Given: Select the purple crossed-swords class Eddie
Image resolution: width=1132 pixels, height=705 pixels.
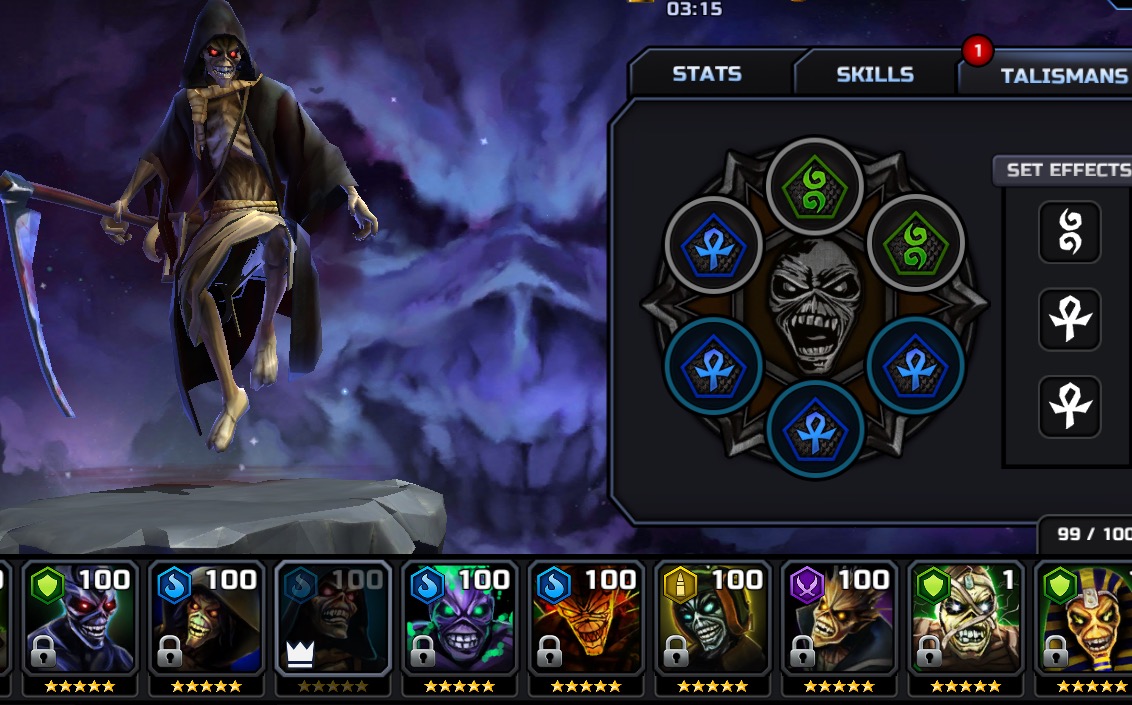Looking at the screenshot, I should click(840, 621).
